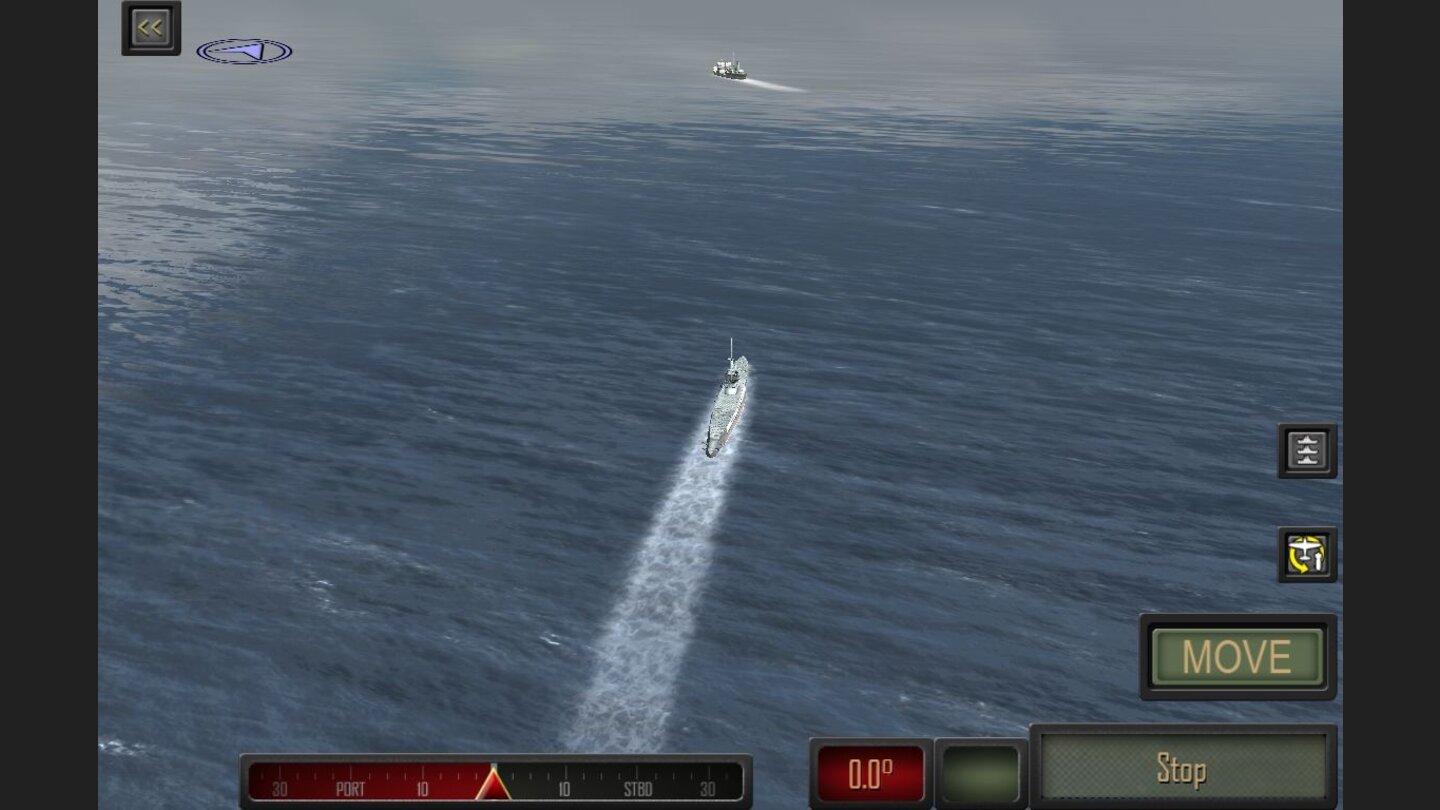Click the Stop speed control
This screenshot has width=1440, height=810.
pyautogui.click(x=1185, y=770)
